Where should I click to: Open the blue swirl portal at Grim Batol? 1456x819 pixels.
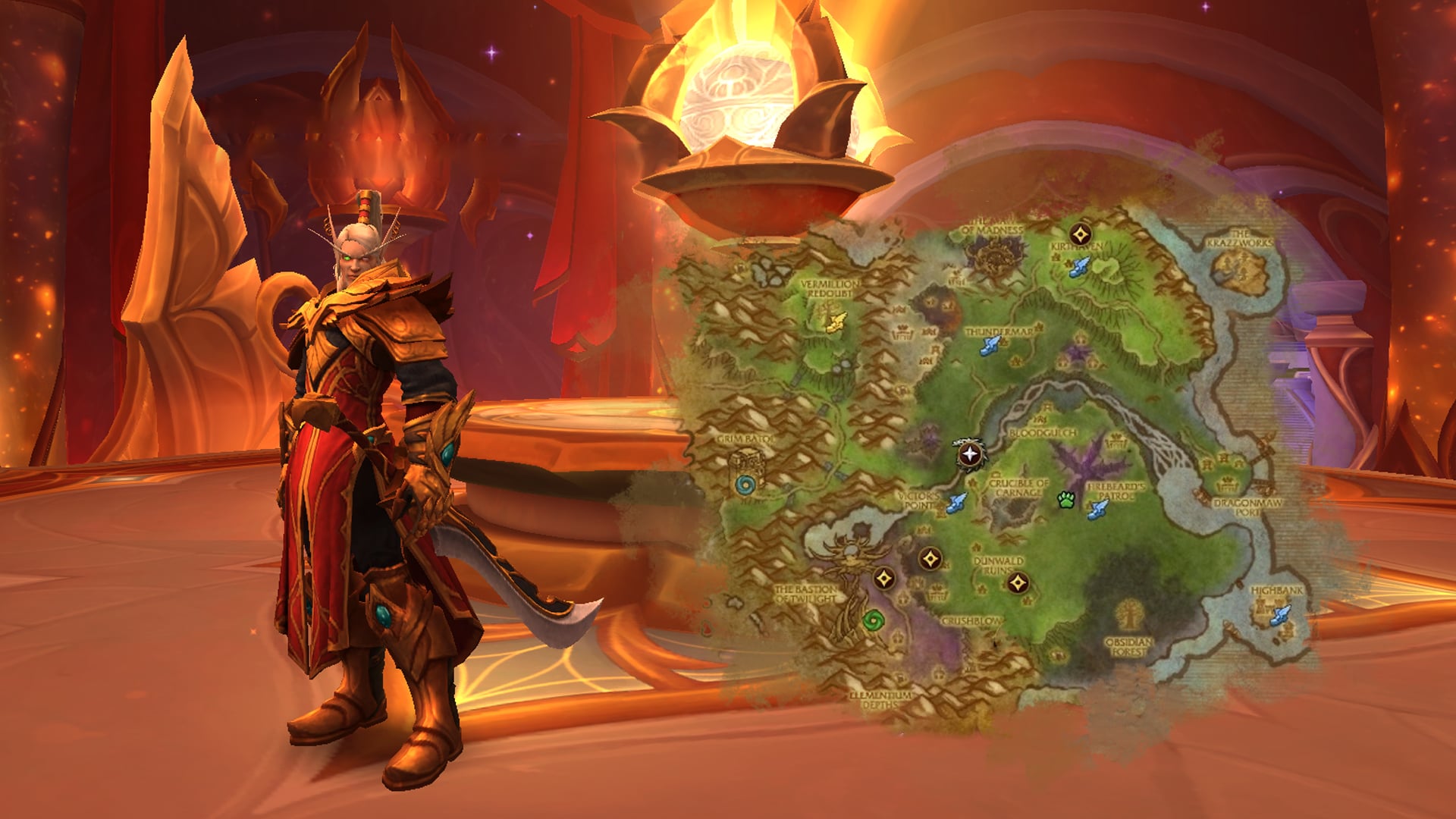(x=745, y=485)
